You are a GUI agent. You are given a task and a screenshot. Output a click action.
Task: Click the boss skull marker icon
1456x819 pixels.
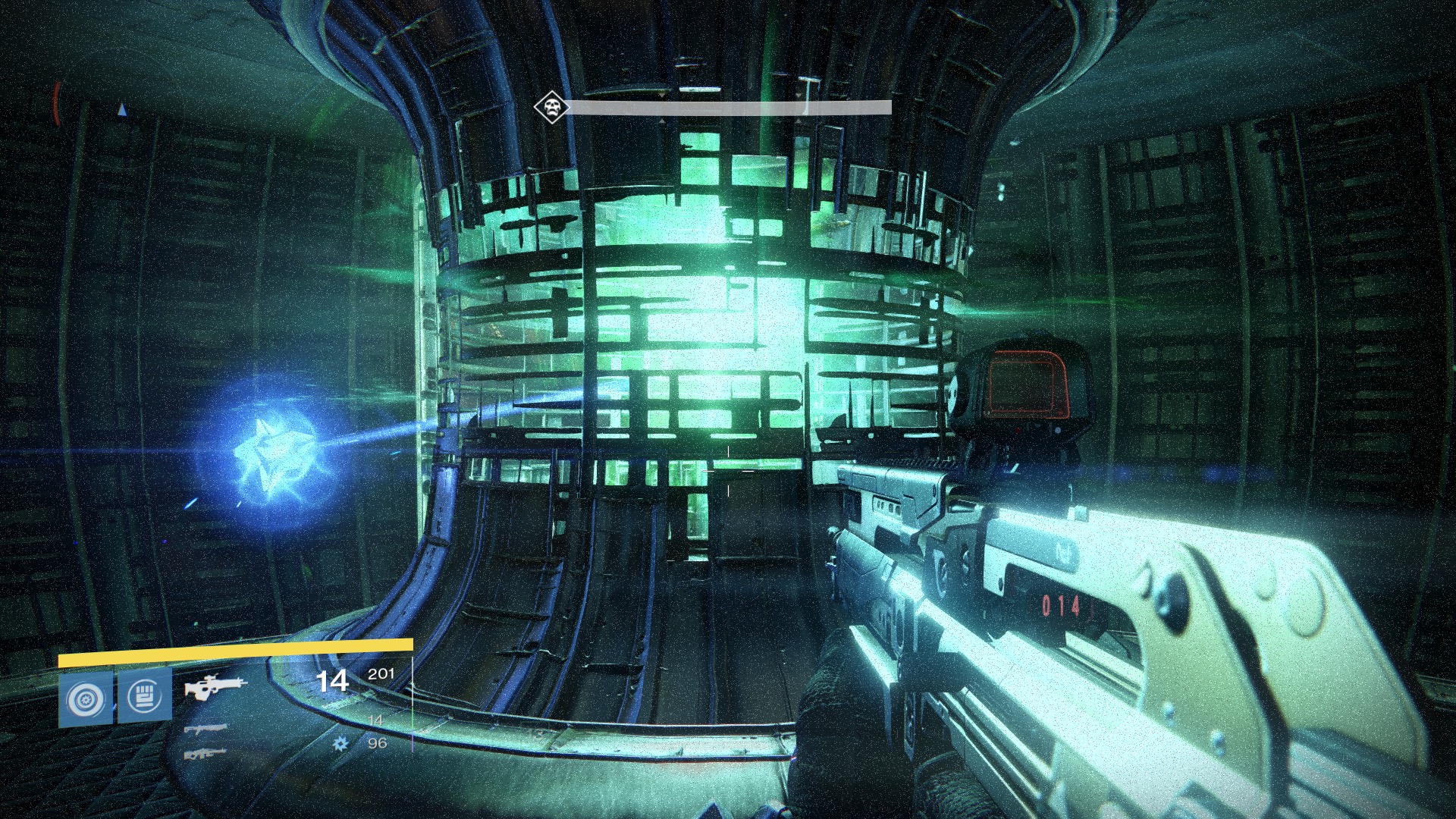[x=551, y=107]
